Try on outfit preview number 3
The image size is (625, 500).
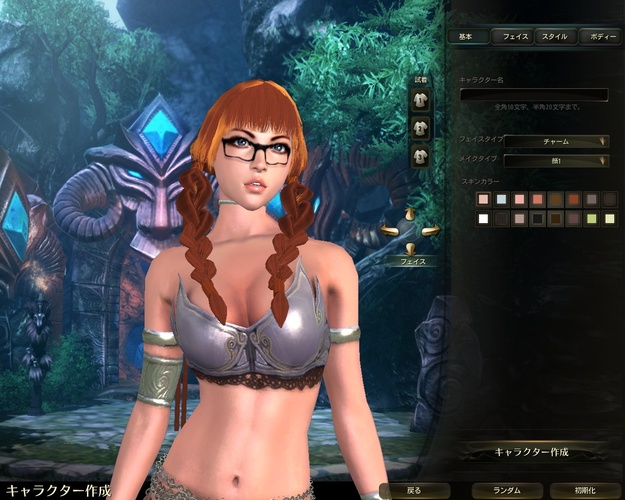[x=421, y=155]
